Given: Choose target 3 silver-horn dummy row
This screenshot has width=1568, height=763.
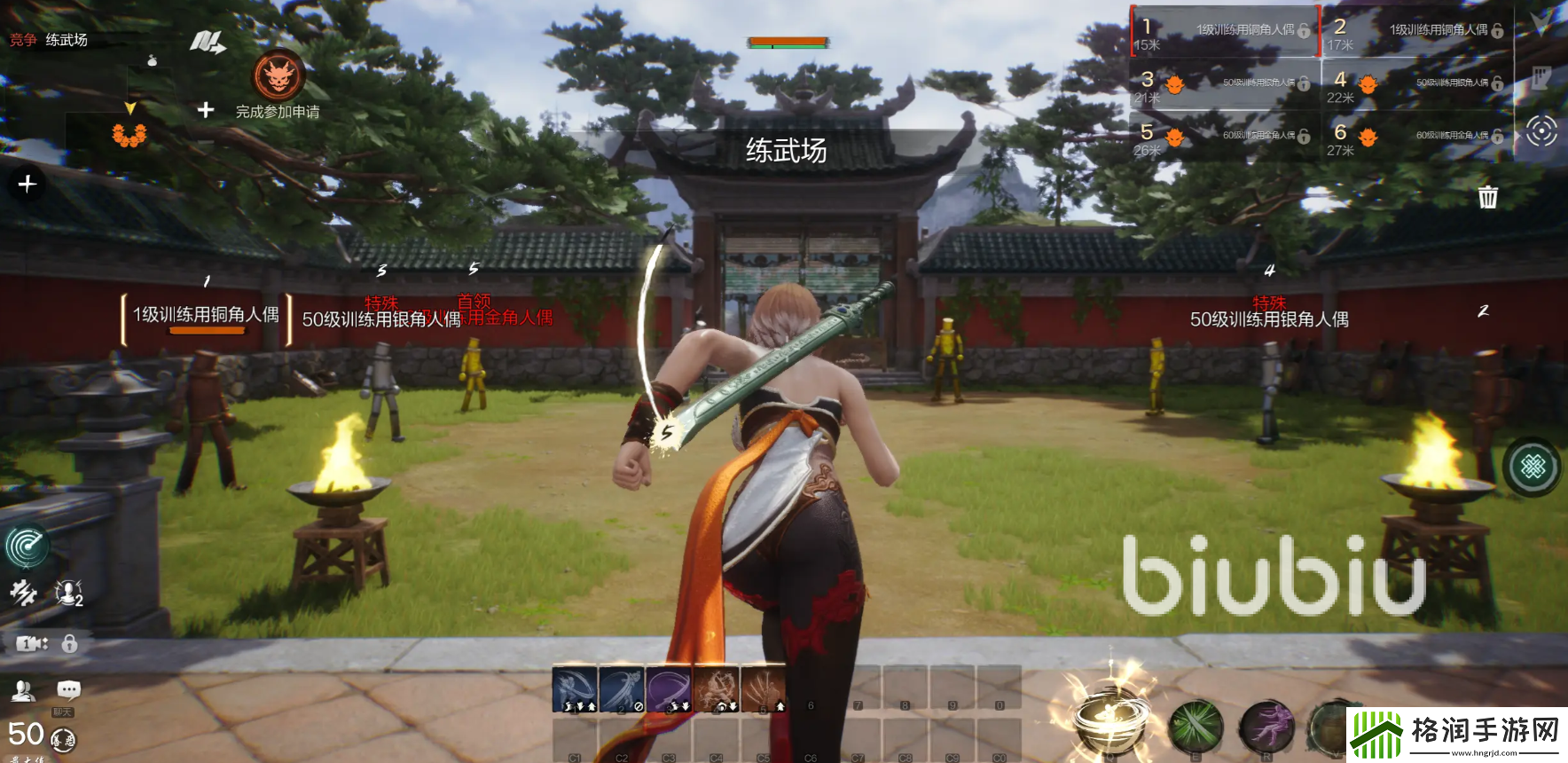Looking at the screenshot, I should pos(1224,84).
